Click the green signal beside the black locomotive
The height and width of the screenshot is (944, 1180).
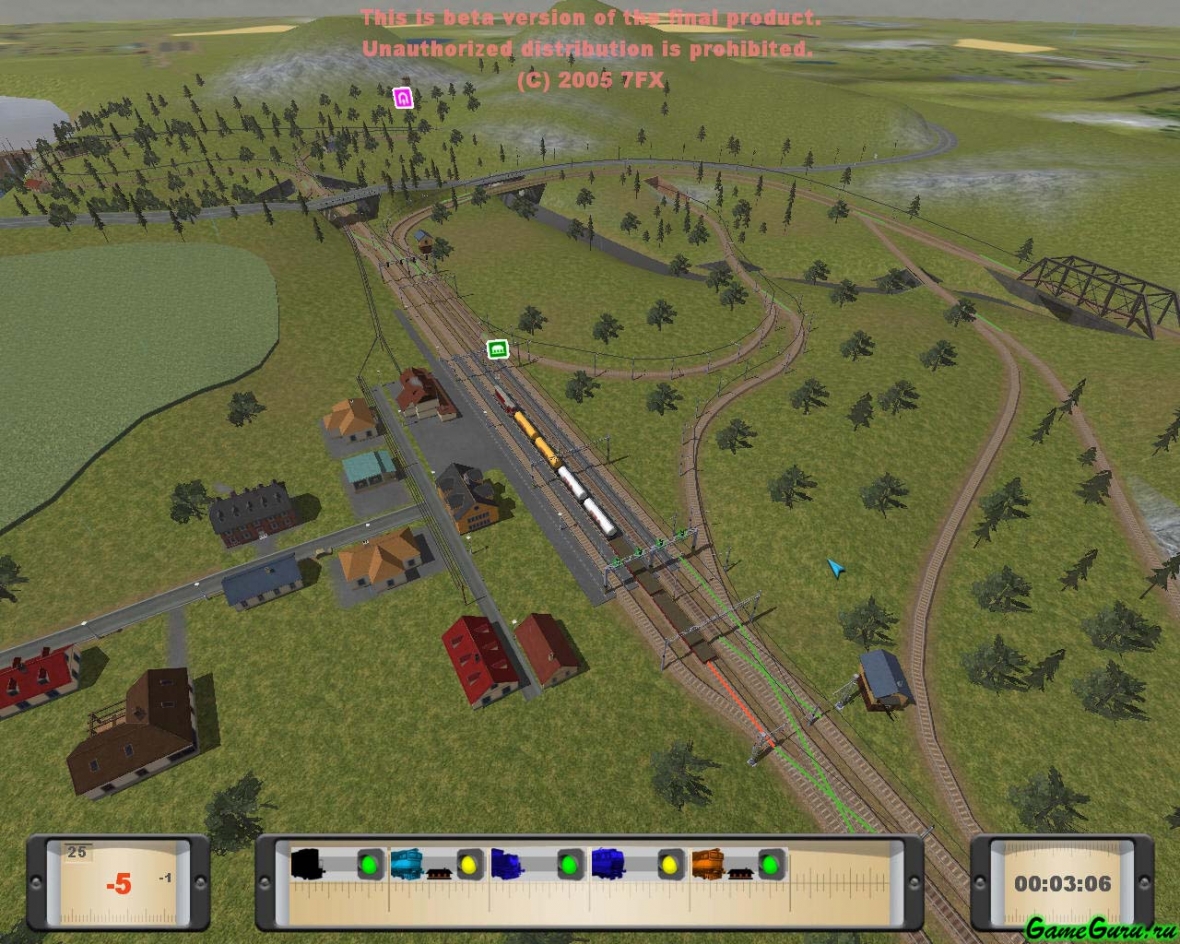pyautogui.click(x=371, y=864)
